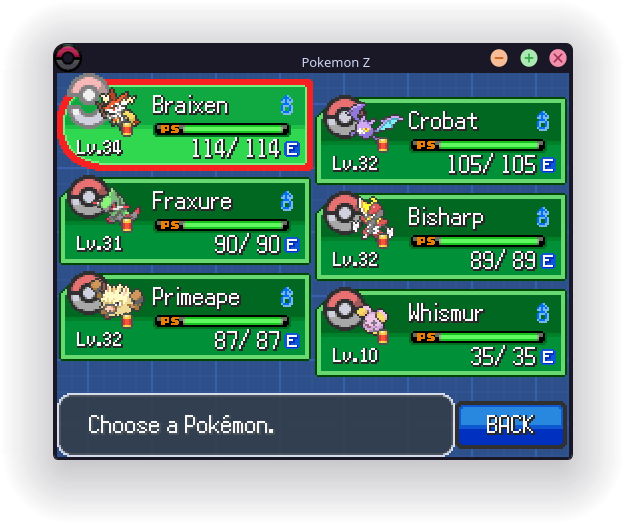Screen dimensions: 626x526
Task: Pick the Fraxure party slot
Action: point(187,221)
